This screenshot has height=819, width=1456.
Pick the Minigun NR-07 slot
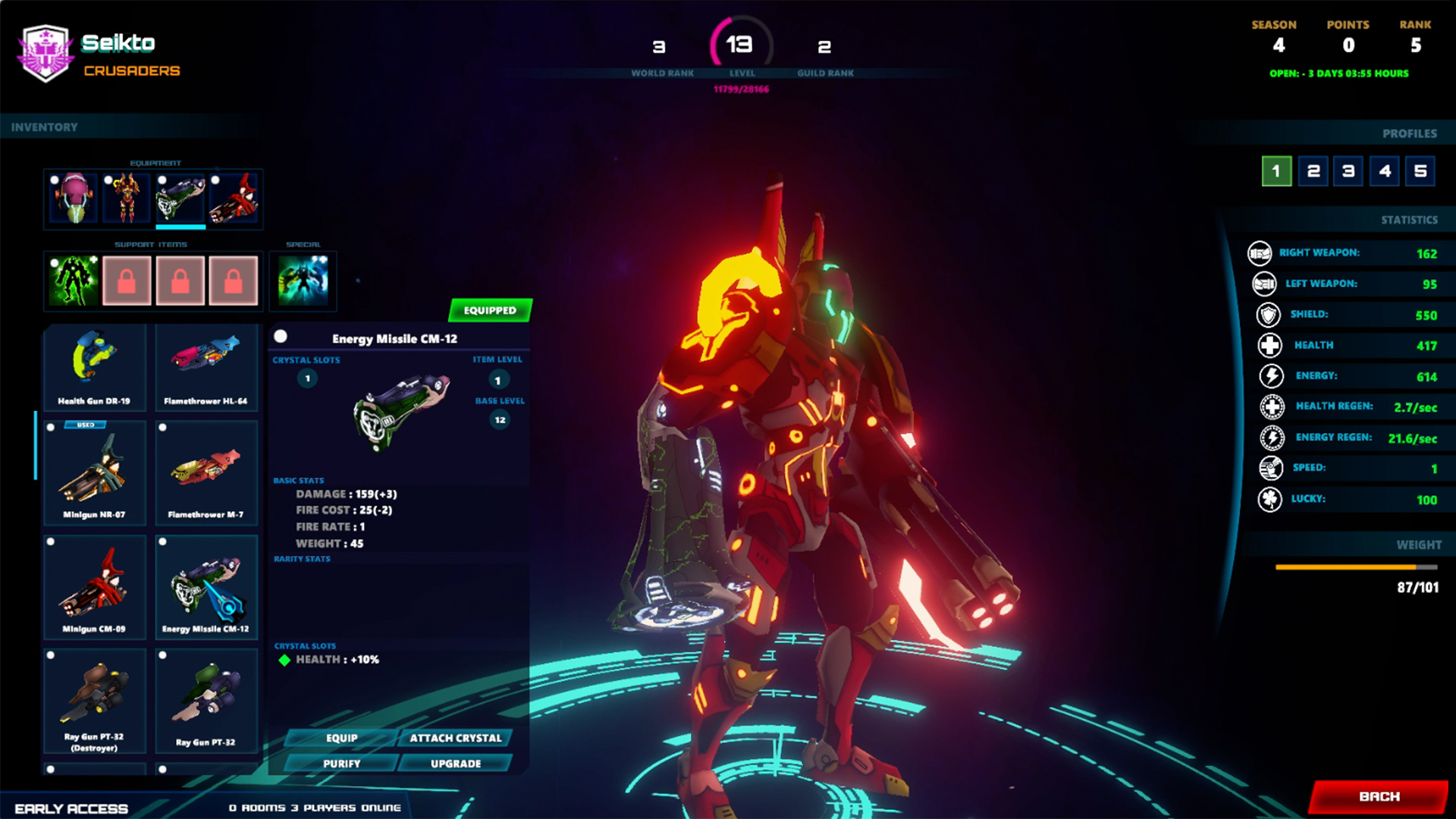point(94,473)
